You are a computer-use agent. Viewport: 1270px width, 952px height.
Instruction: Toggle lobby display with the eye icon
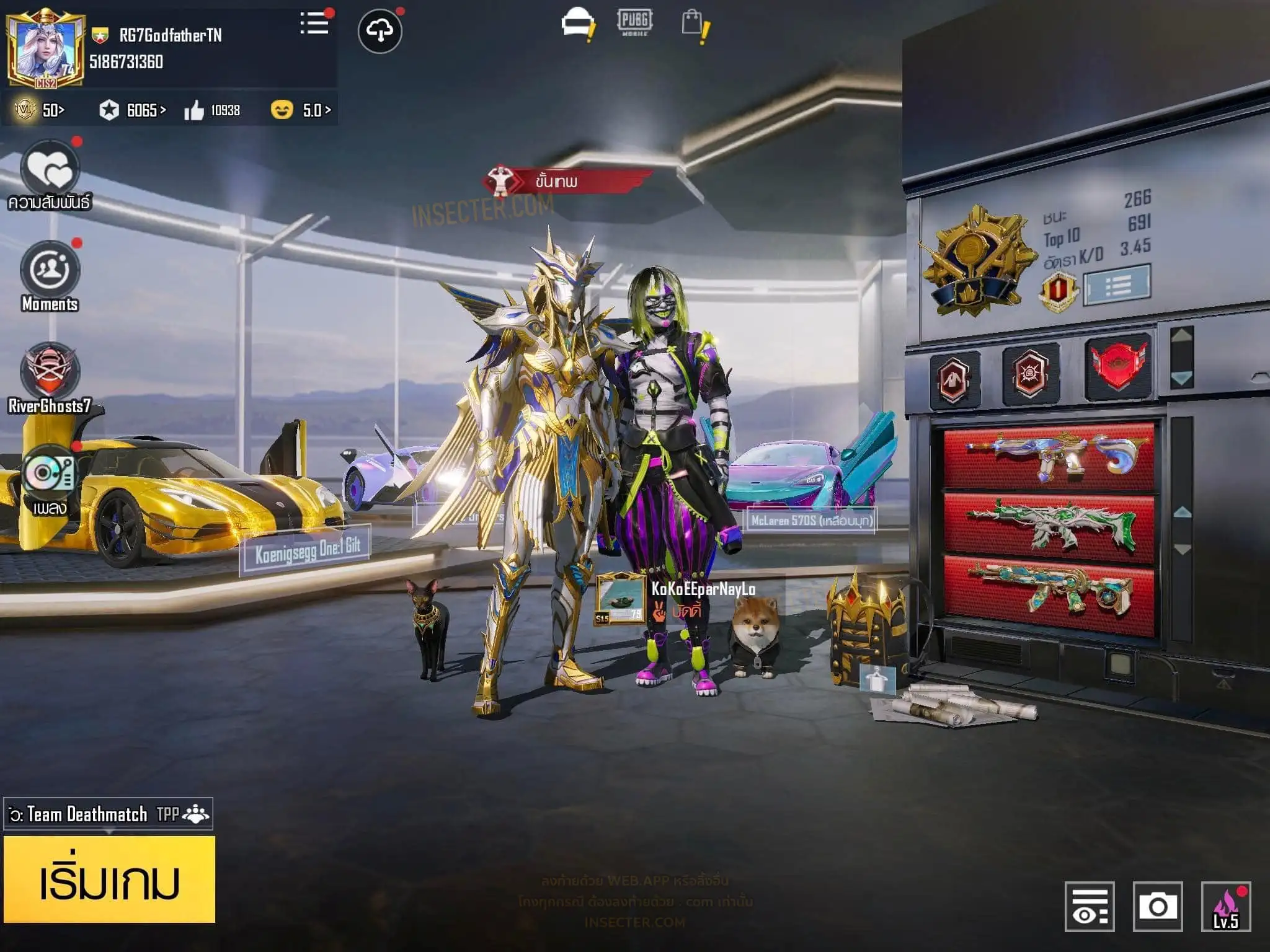coord(1090,906)
